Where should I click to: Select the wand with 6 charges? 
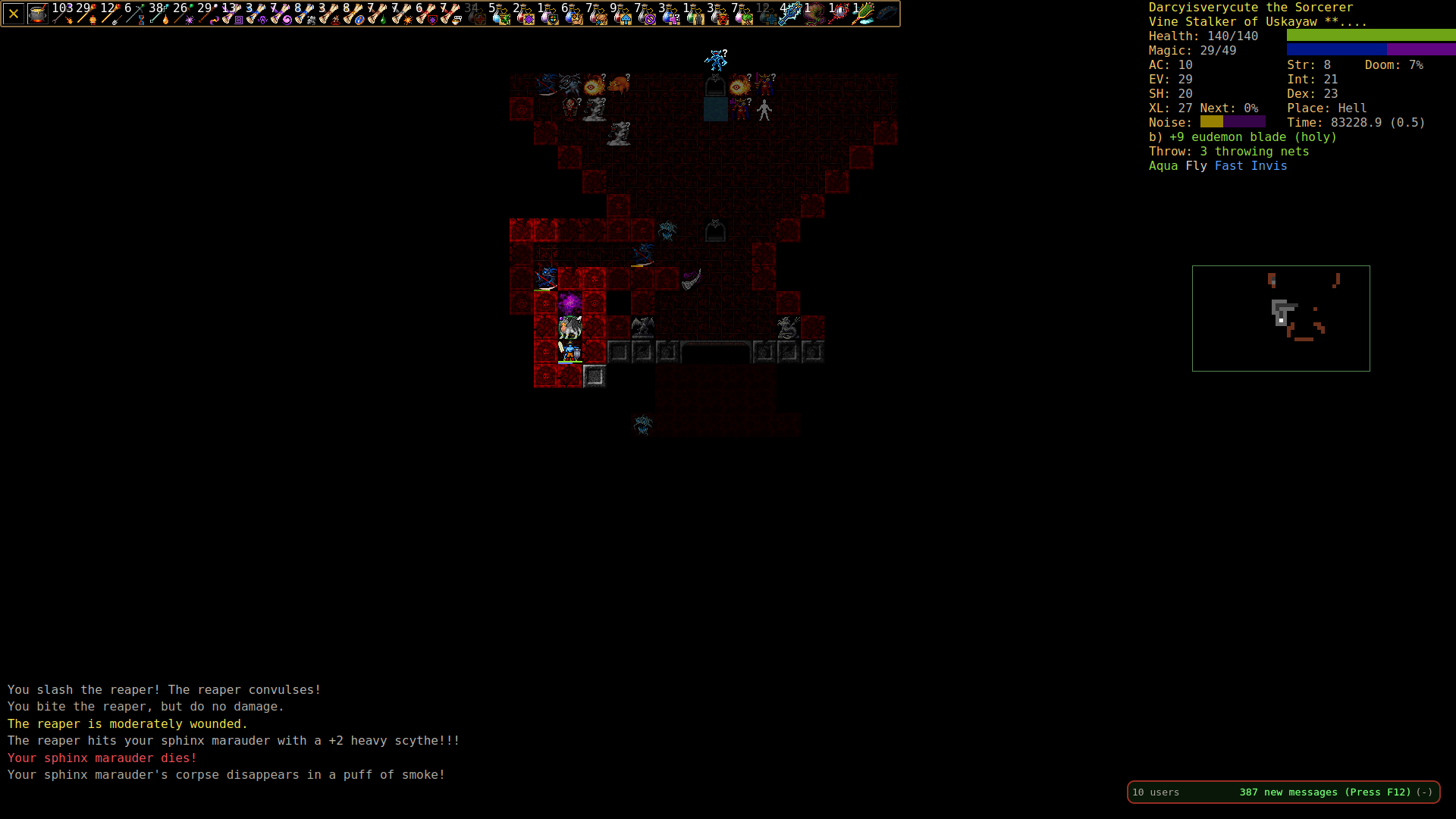[135, 14]
